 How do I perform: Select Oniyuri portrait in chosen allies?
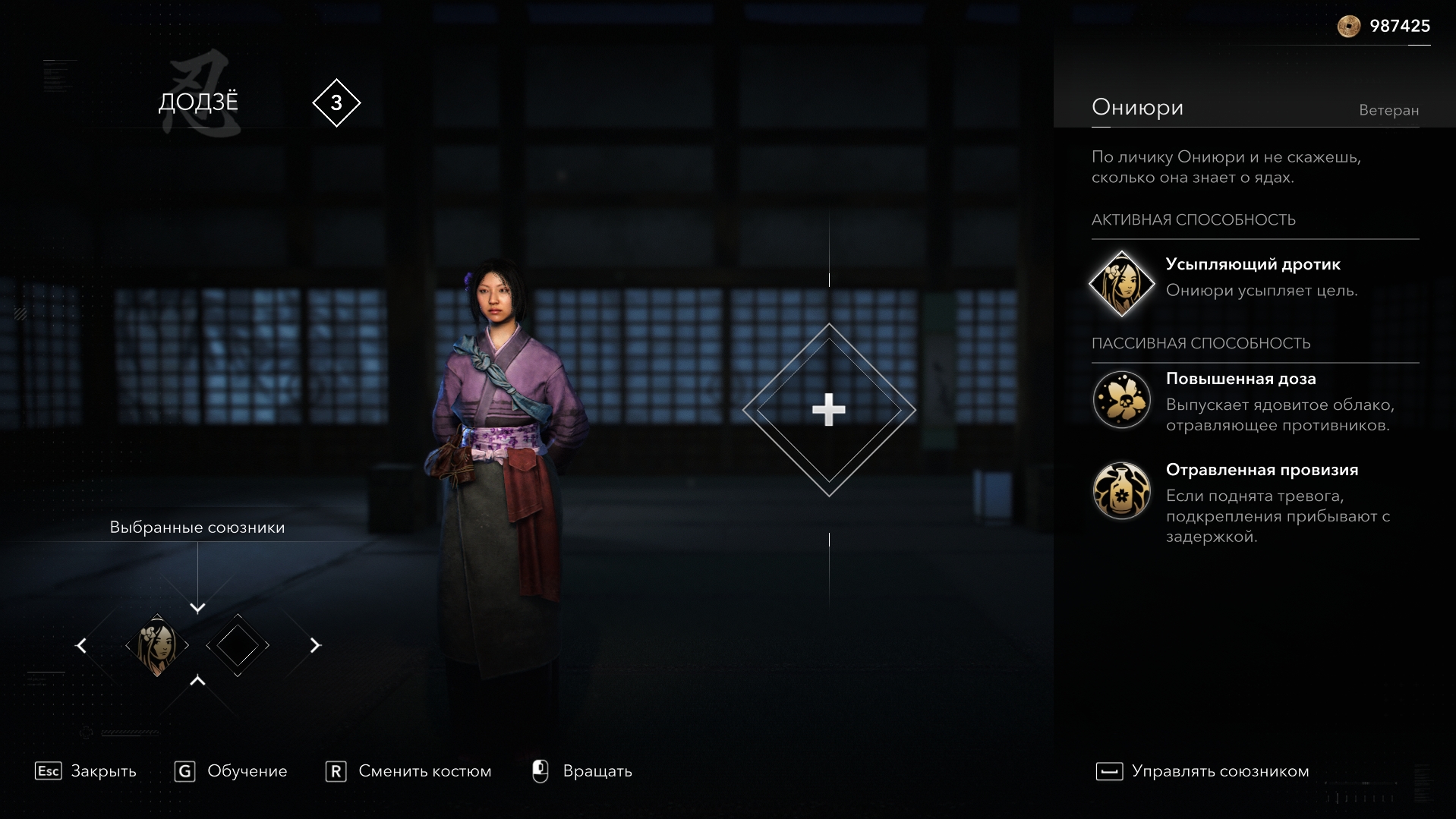pyautogui.click(x=157, y=646)
